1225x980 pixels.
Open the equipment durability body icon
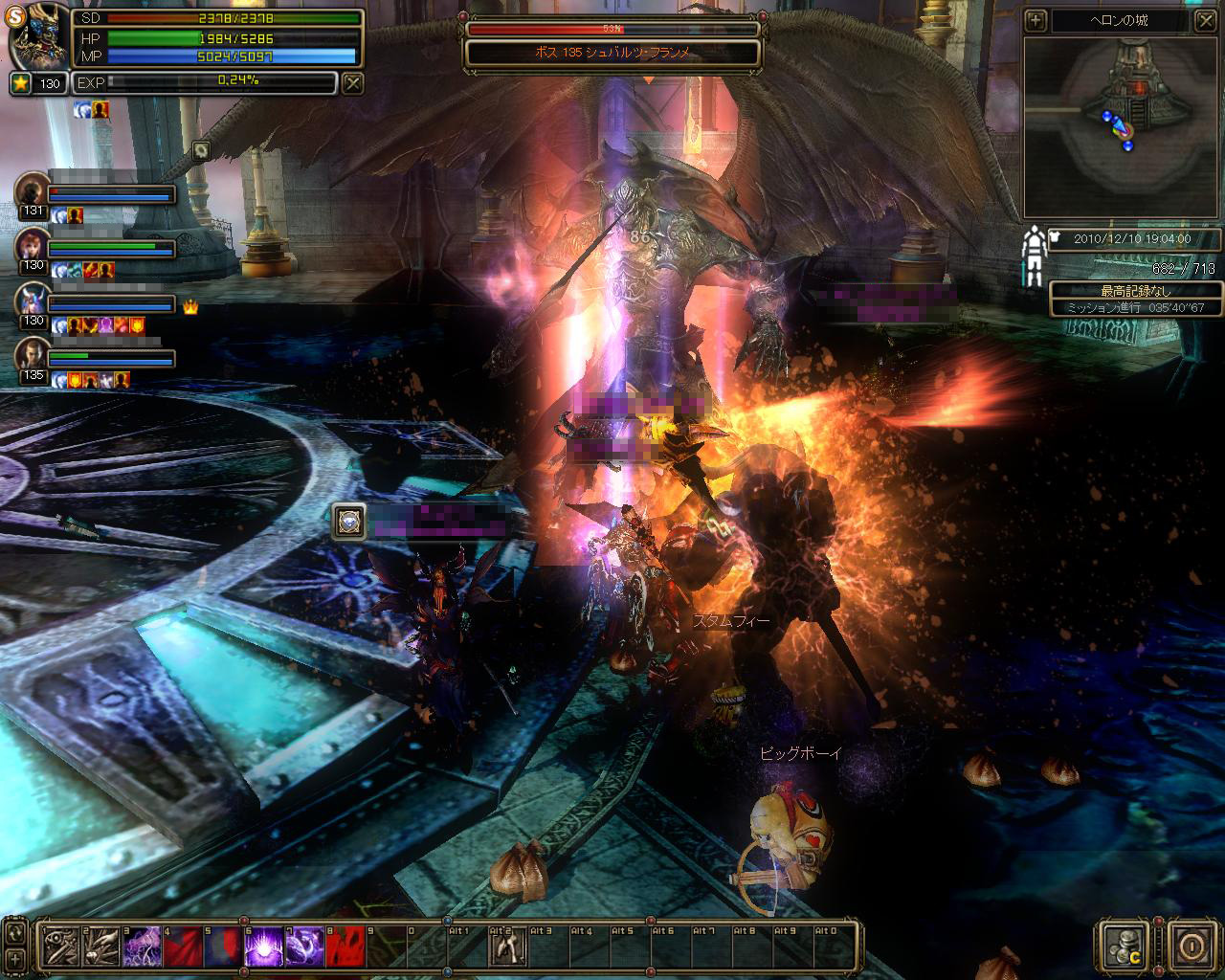(x=1033, y=256)
